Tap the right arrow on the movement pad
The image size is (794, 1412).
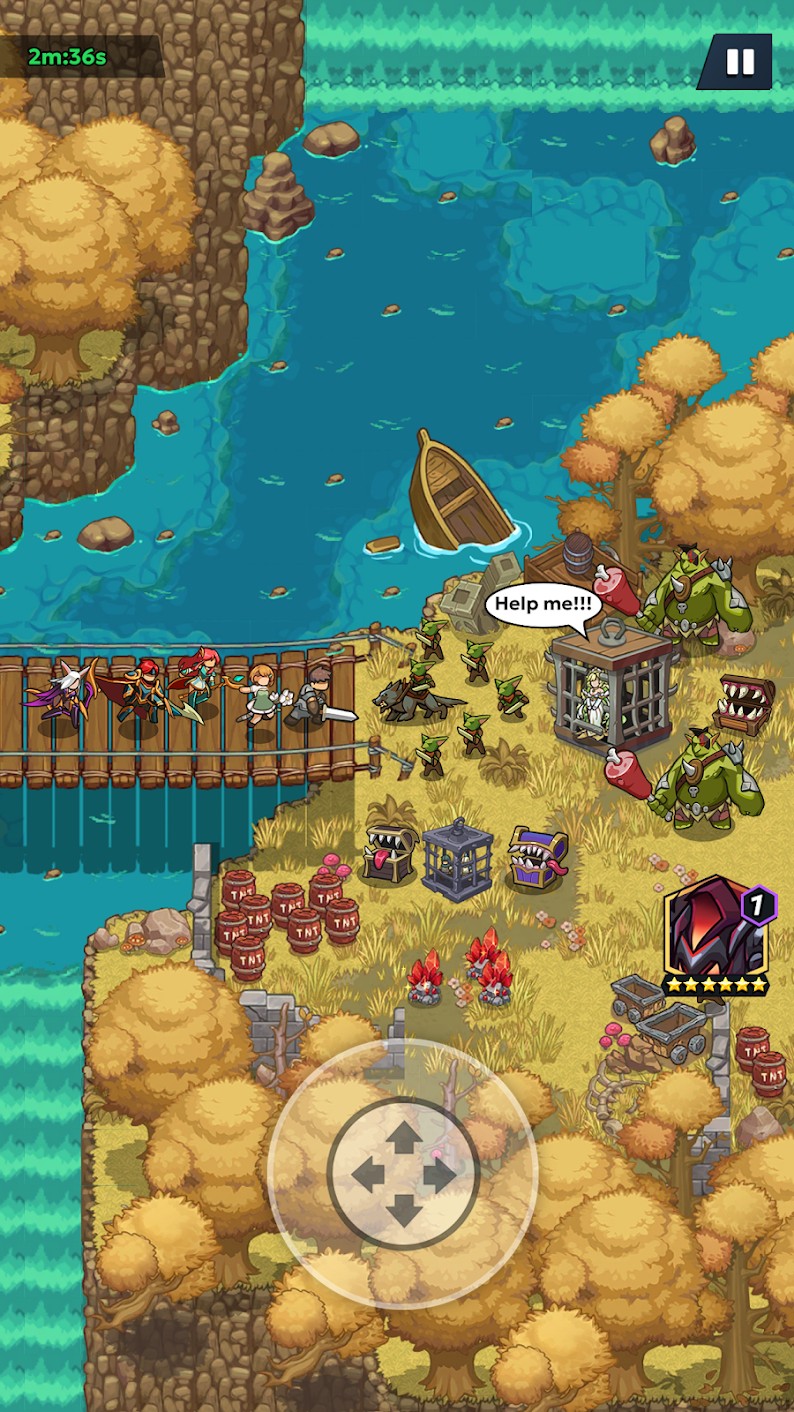[441, 1175]
